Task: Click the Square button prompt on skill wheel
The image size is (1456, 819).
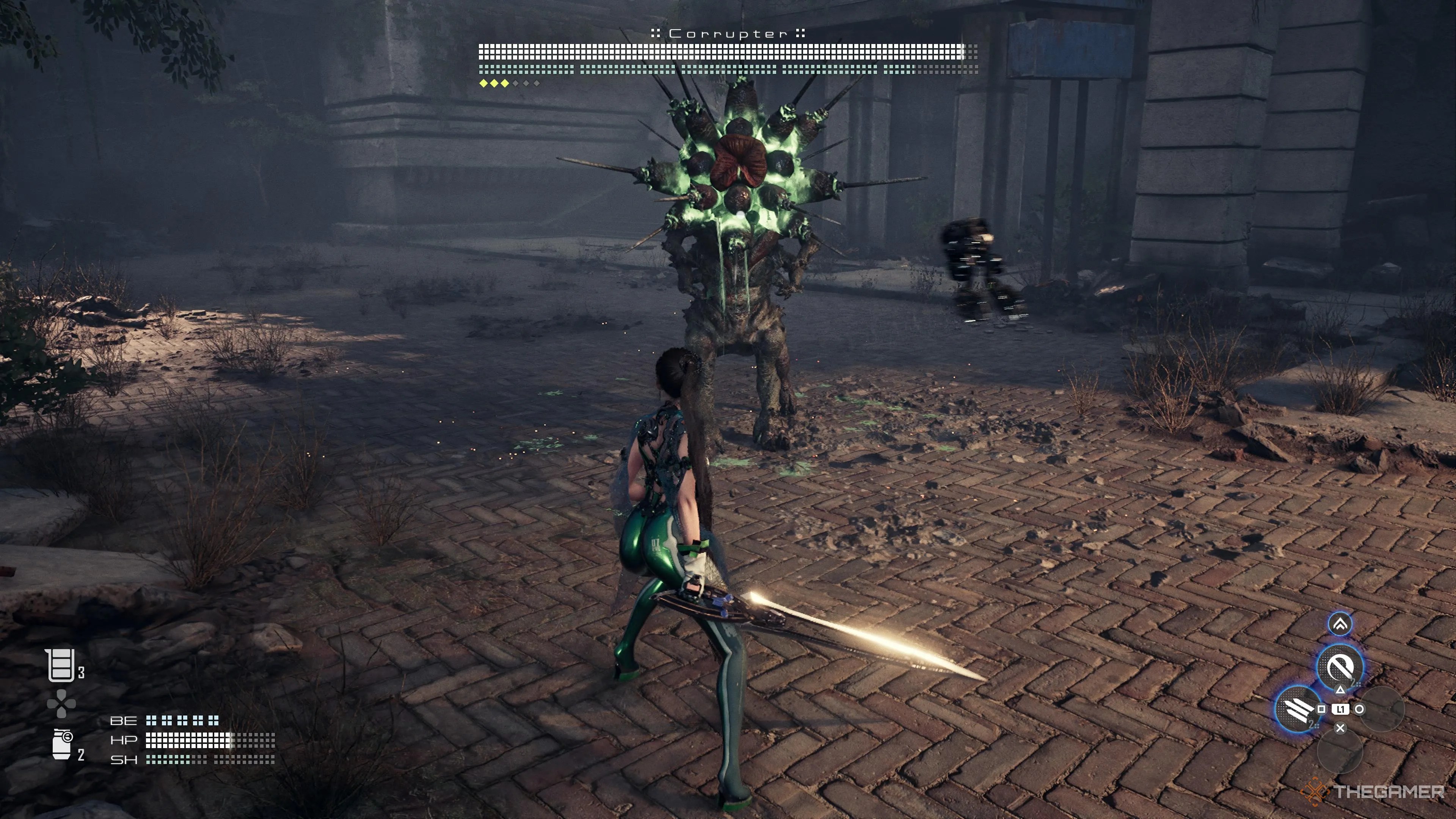Action: coord(1322,709)
